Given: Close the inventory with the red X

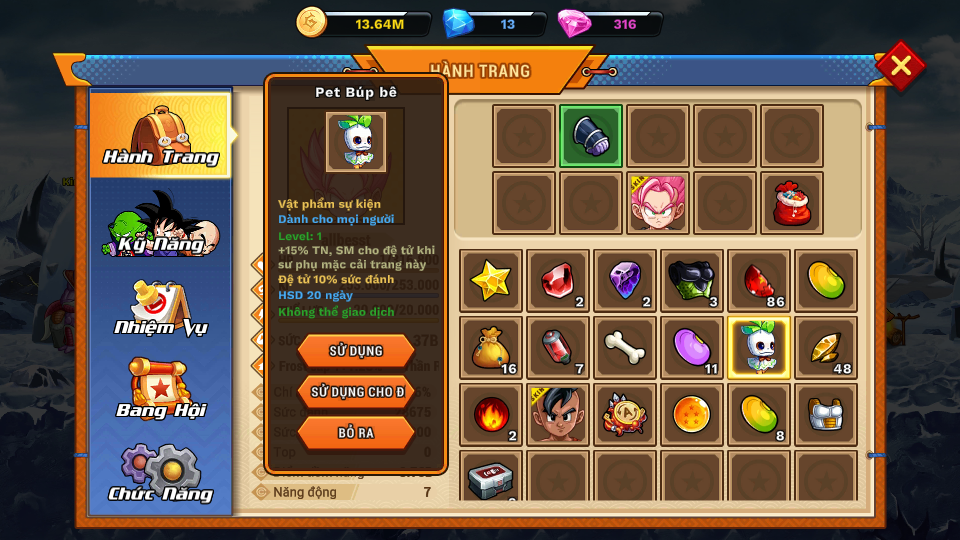Looking at the screenshot, I should coord(900,66).
